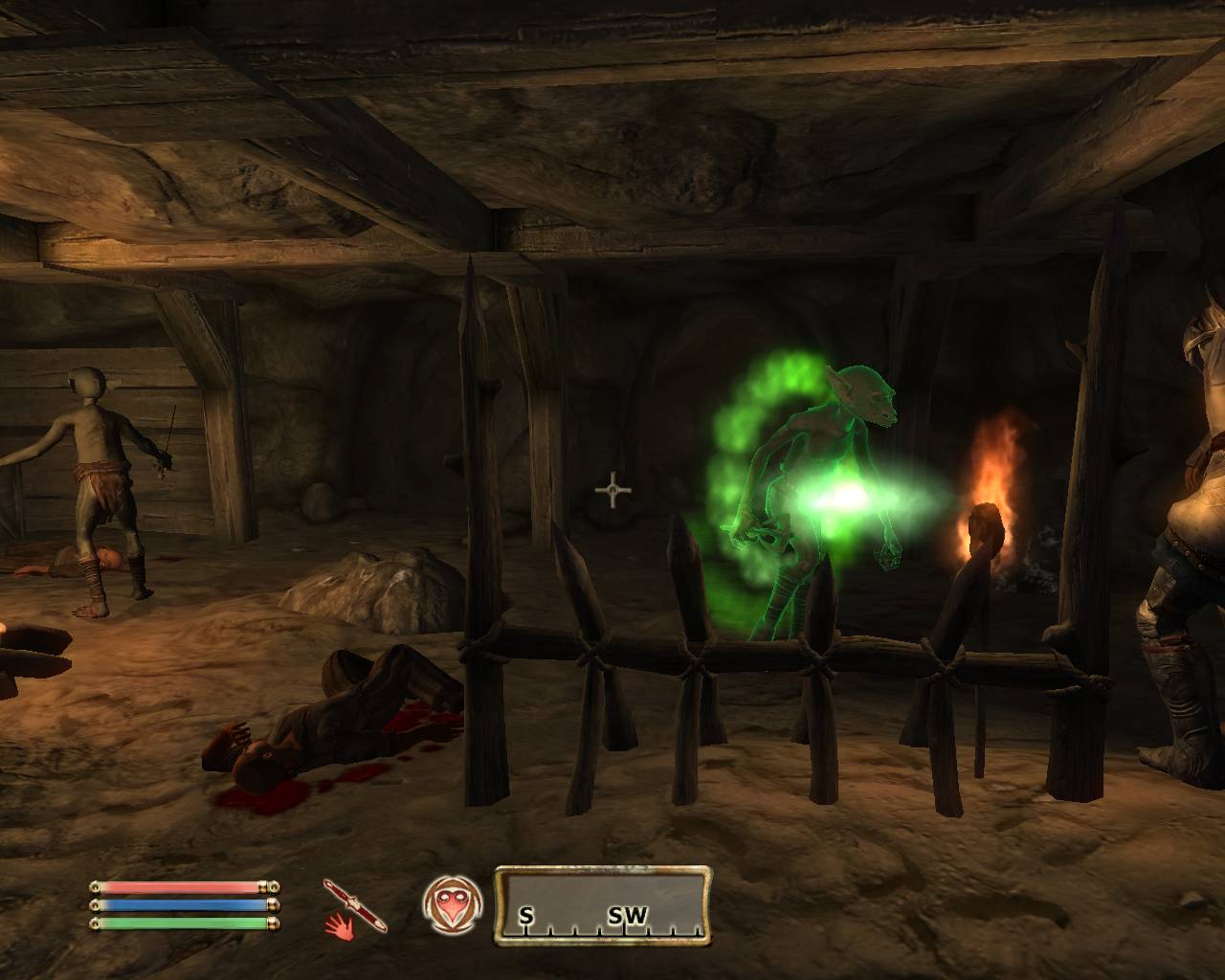Click the equipped dagger weapon icon
This screenshot has height=980, width=1225.
click(356, 903)
